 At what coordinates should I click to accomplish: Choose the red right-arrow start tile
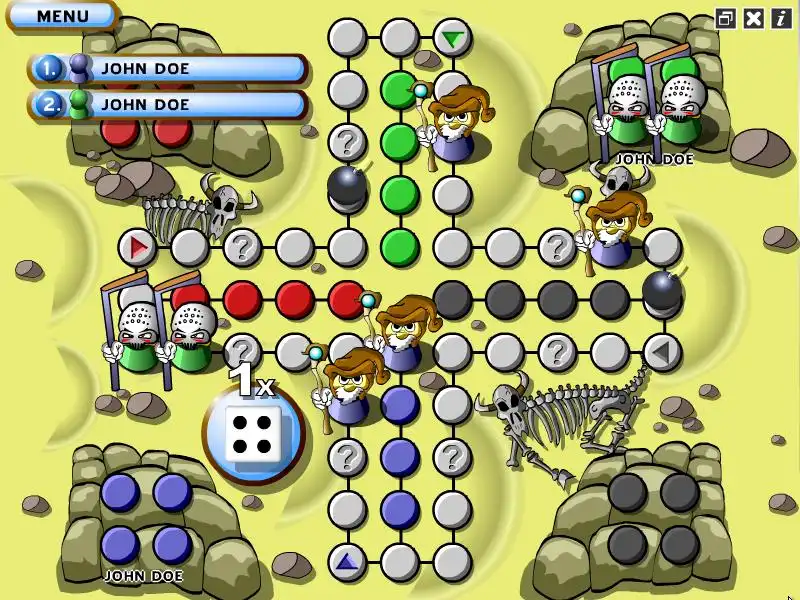click(138, 245)
